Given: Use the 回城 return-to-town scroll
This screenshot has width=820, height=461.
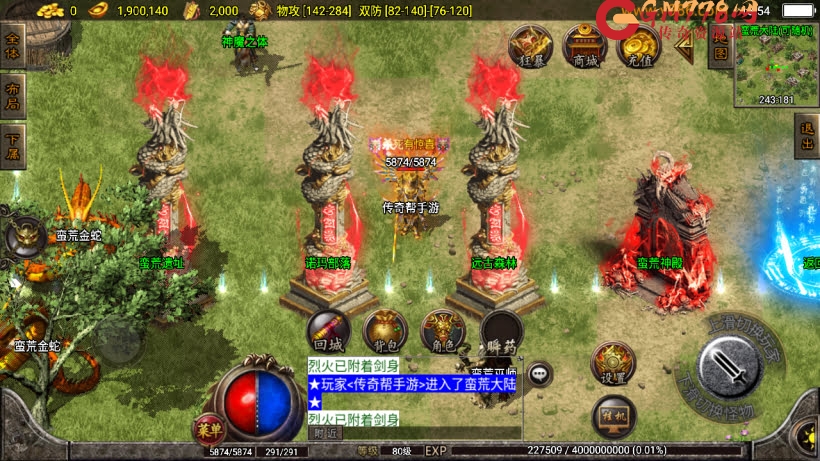Looking at the screenshot, I should [328, 329].
